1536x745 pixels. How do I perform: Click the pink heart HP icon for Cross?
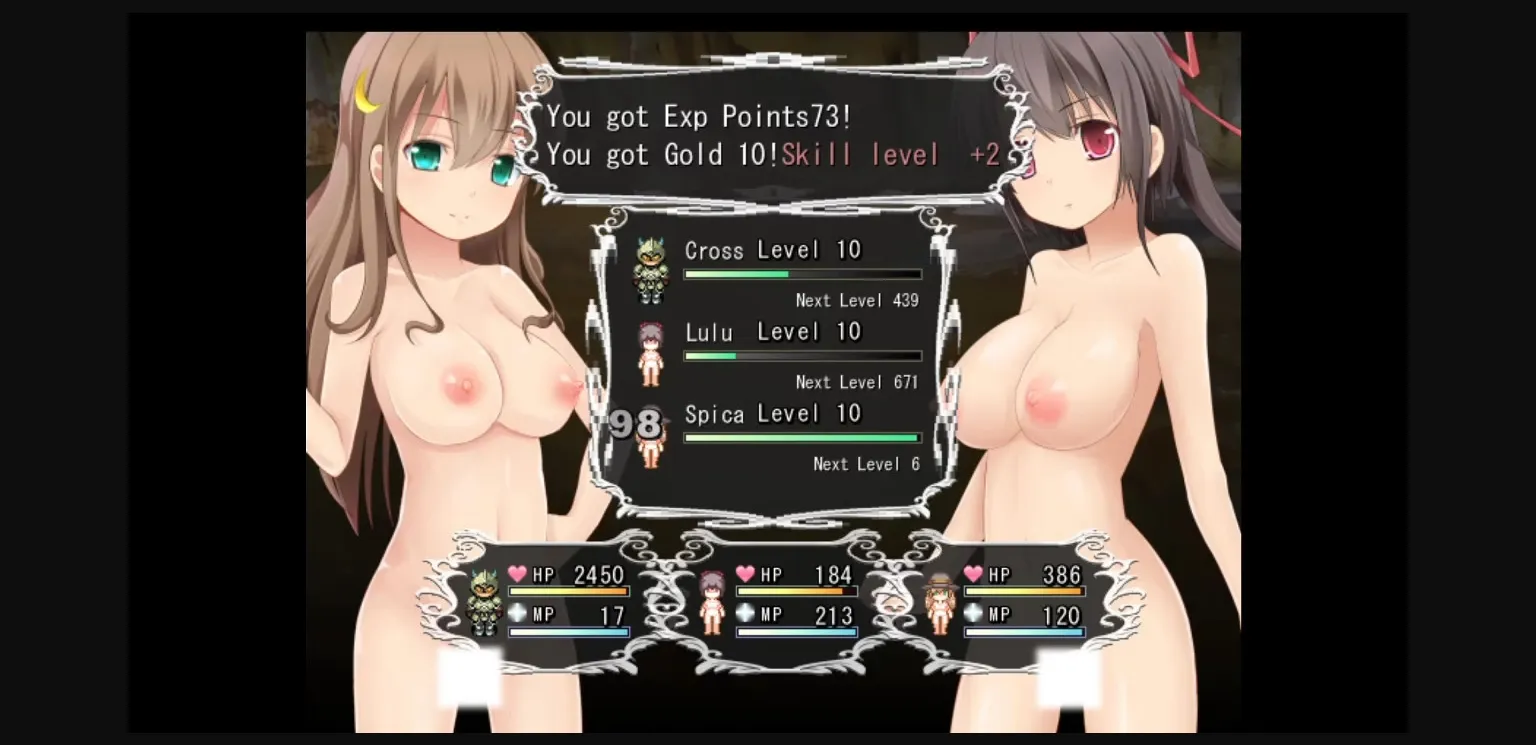pyautogui.click(x=515, y=575)
